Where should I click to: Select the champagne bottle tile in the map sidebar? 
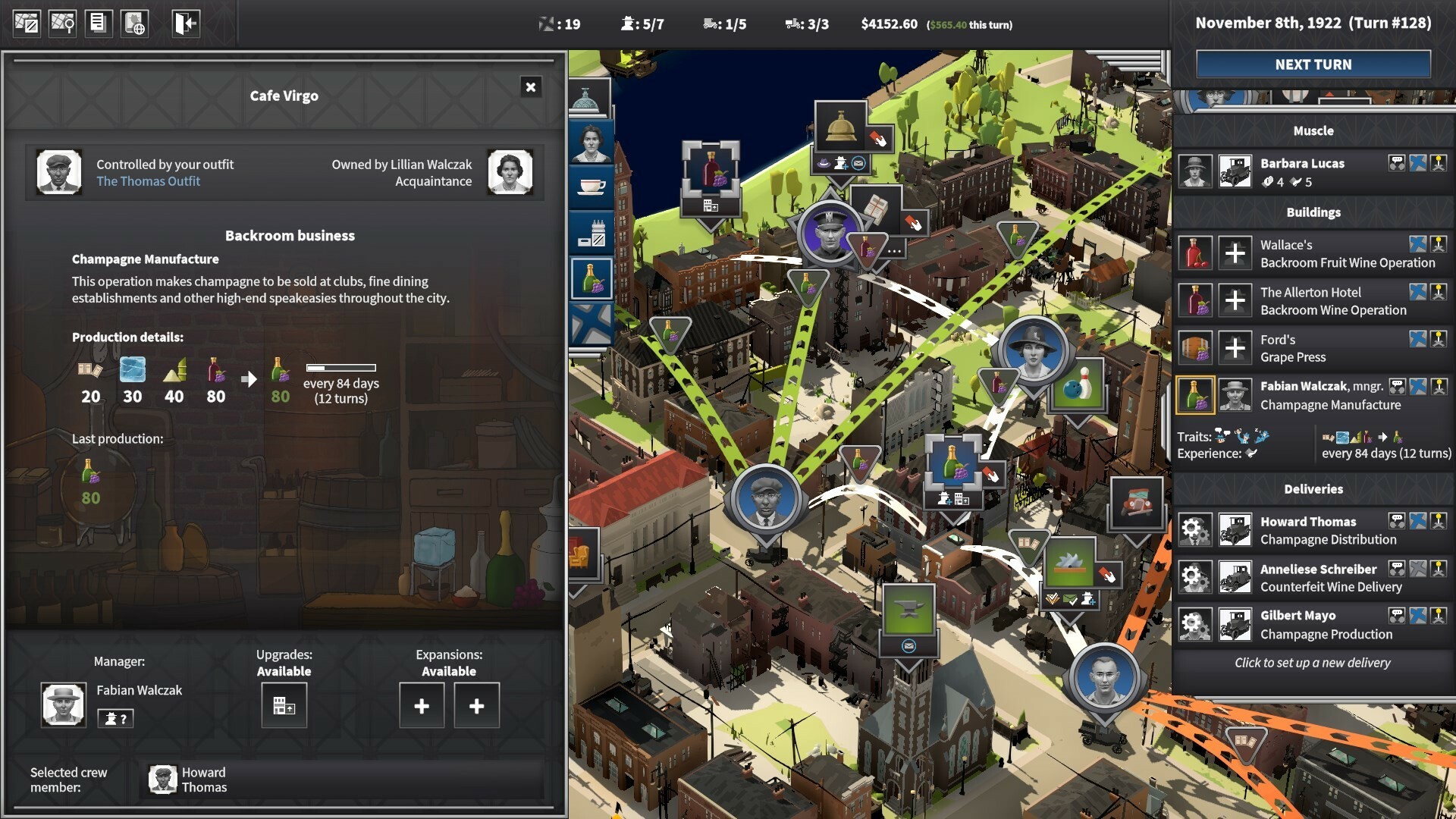coord(594,279)
